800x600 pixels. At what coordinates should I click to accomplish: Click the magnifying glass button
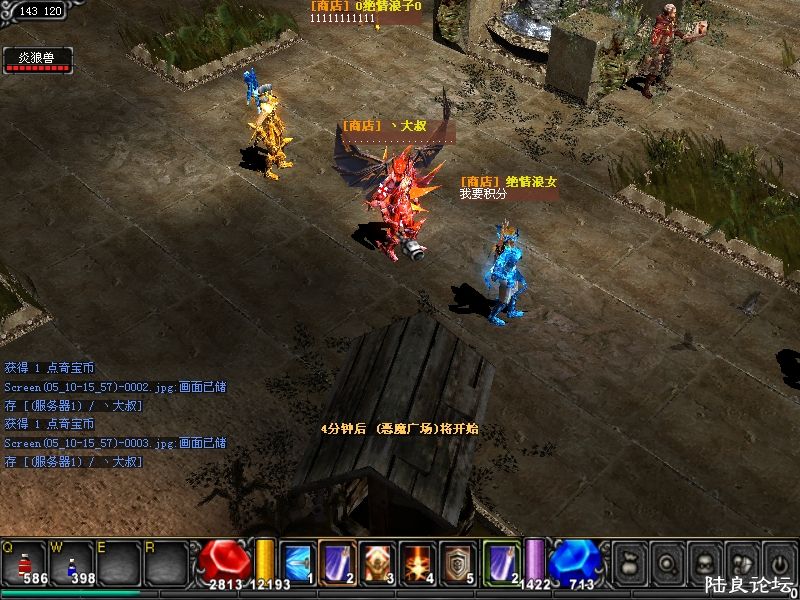666,562
